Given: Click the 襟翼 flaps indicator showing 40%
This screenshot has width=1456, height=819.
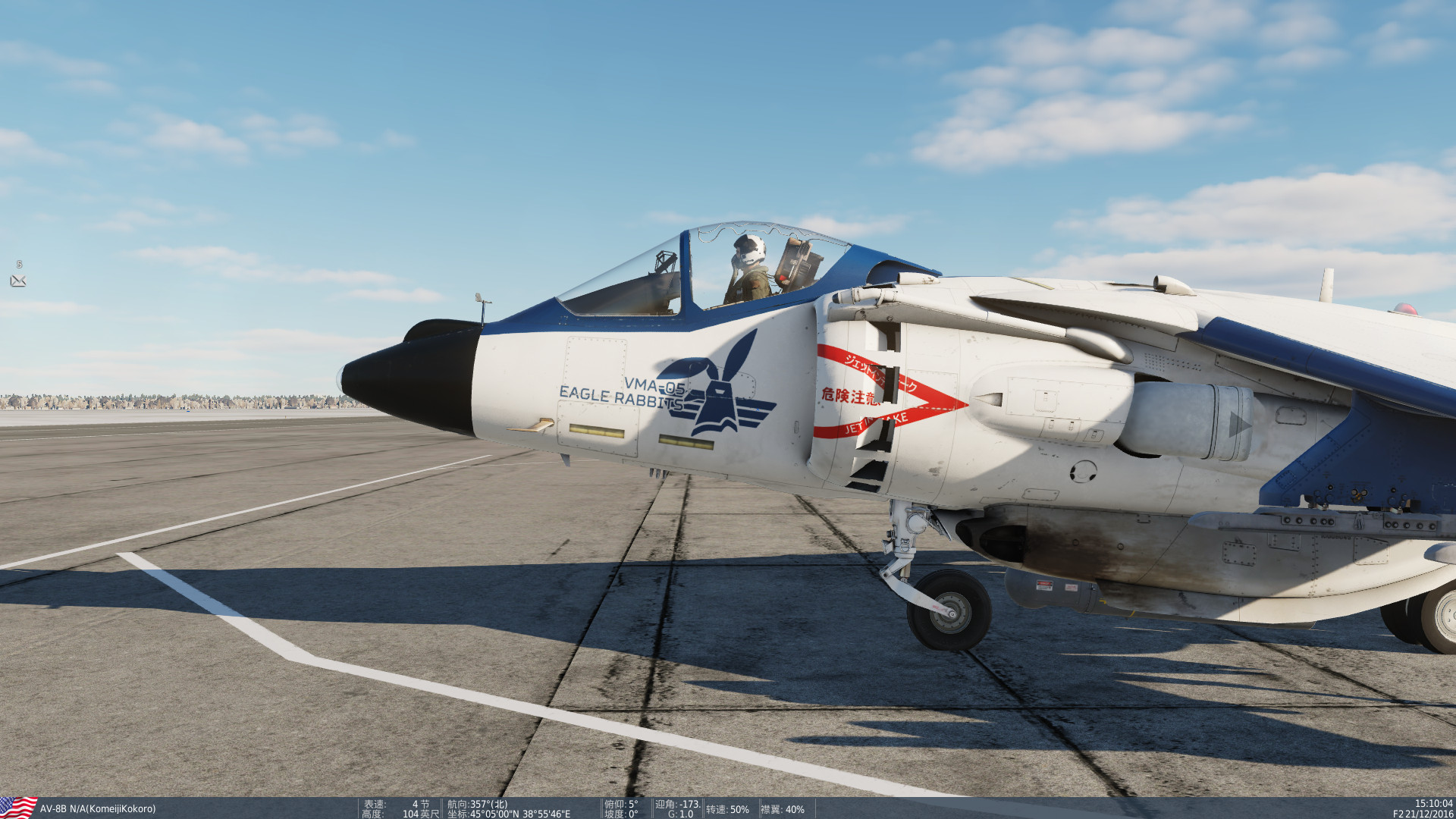Looking at the screenshot, I should click(x=781, y=808).
